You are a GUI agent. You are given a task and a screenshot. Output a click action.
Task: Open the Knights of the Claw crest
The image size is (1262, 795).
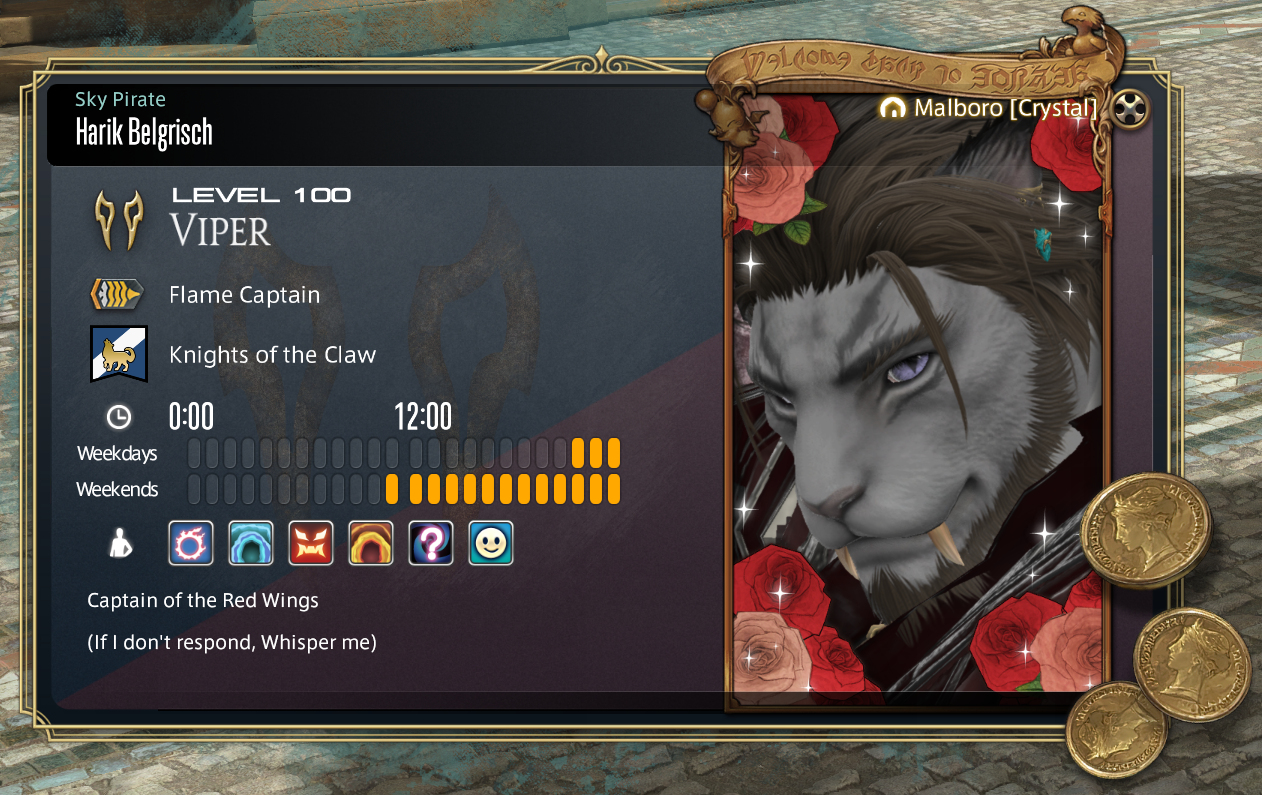[119, 354]
